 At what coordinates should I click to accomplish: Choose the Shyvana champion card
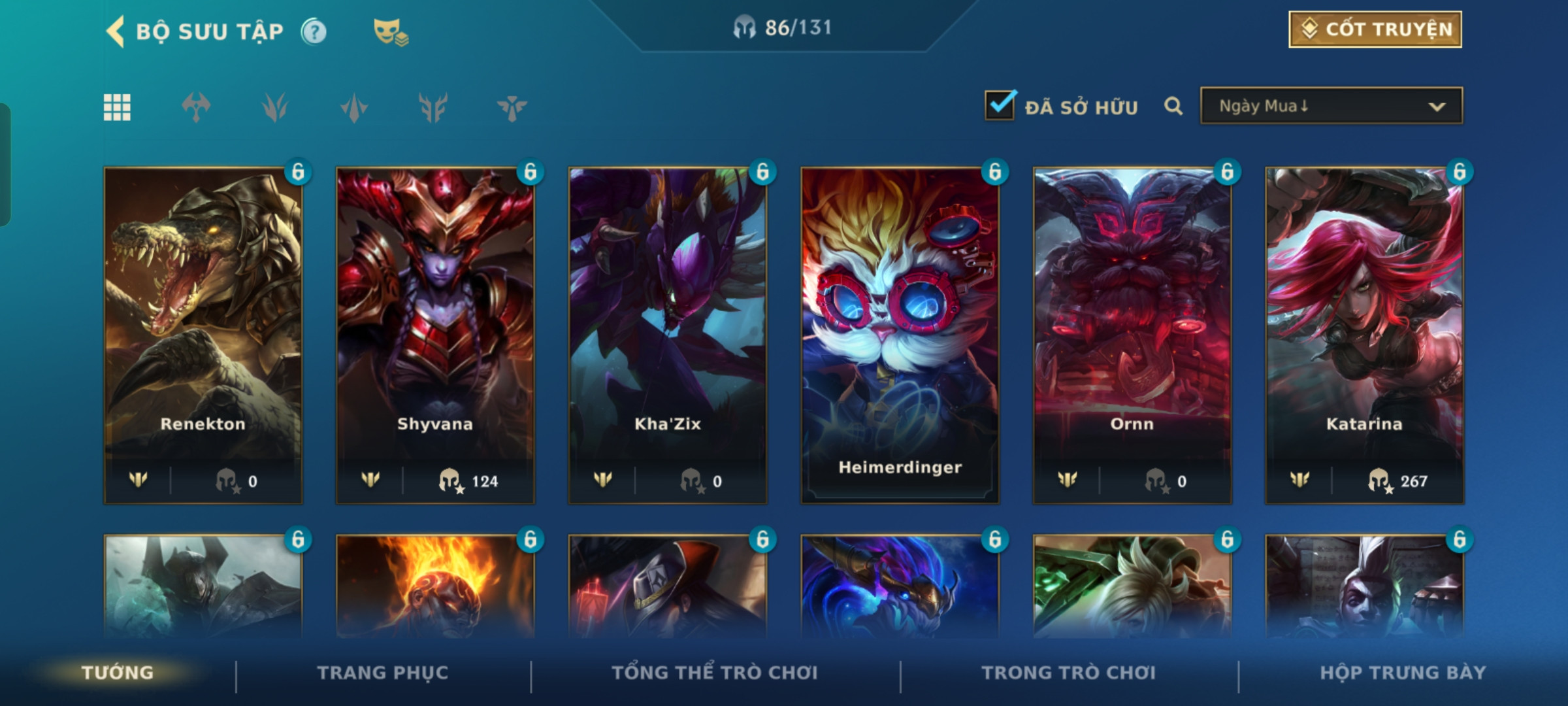(435, 335)
